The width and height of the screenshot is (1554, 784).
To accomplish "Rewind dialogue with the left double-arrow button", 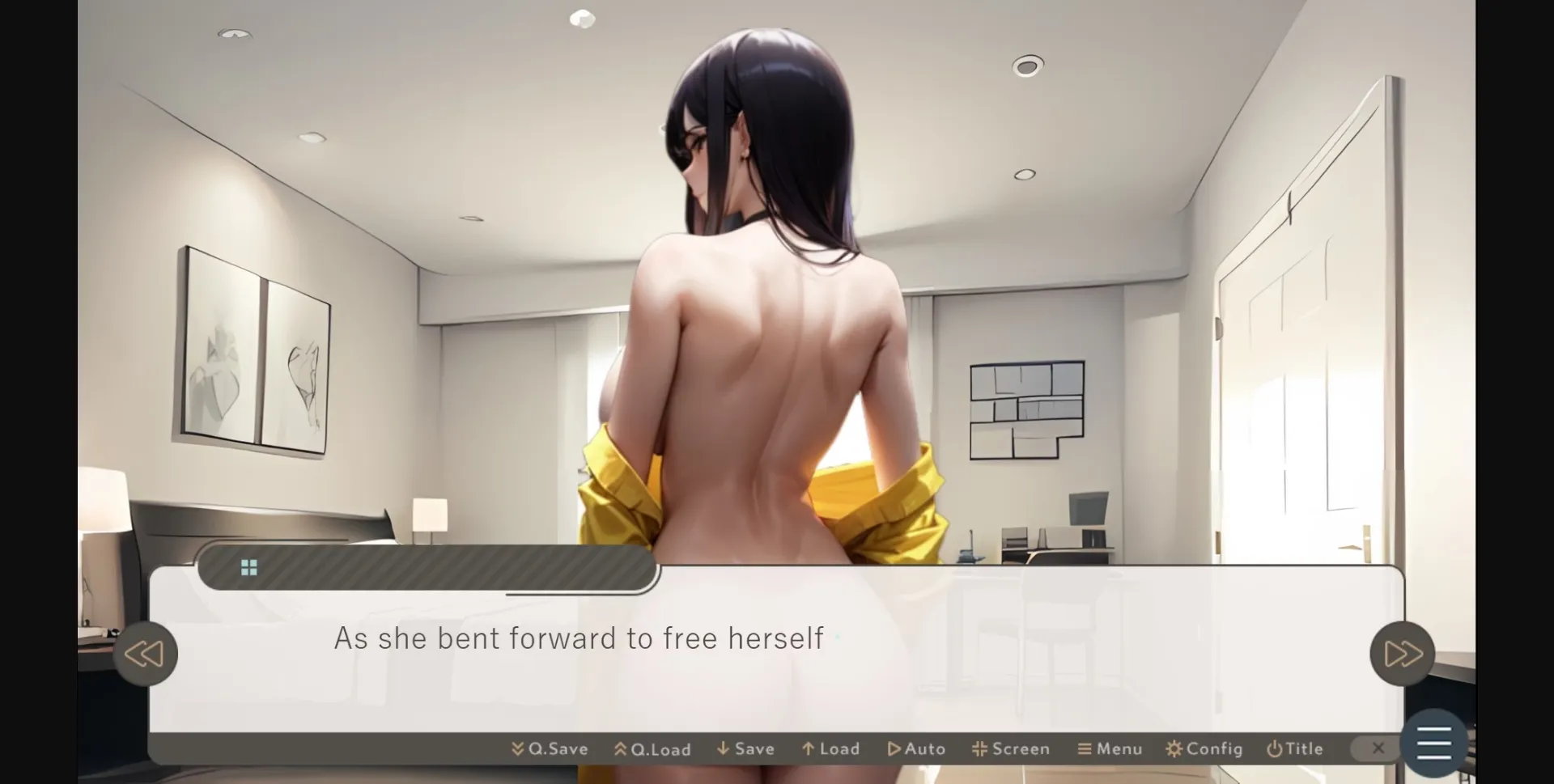I will tap(146, 653).
